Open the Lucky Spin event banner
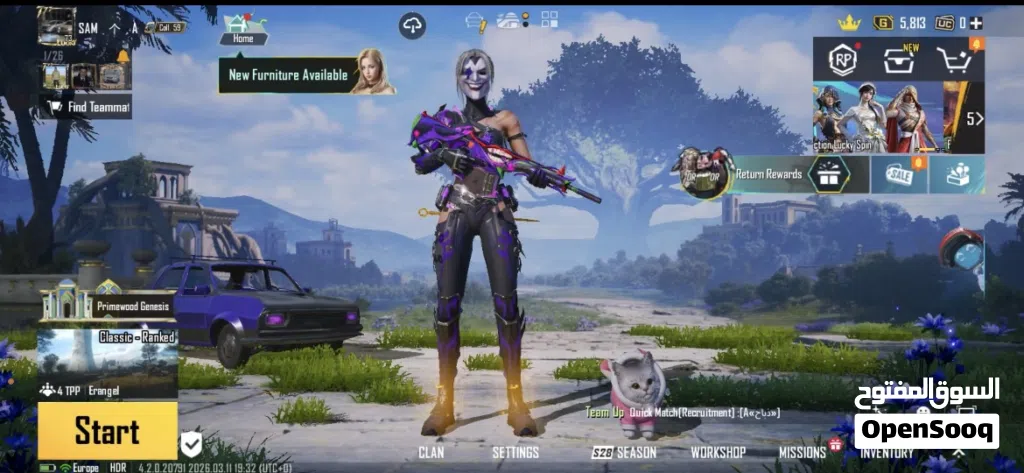Screen dimensions: 1024x473 coord(877,117)
